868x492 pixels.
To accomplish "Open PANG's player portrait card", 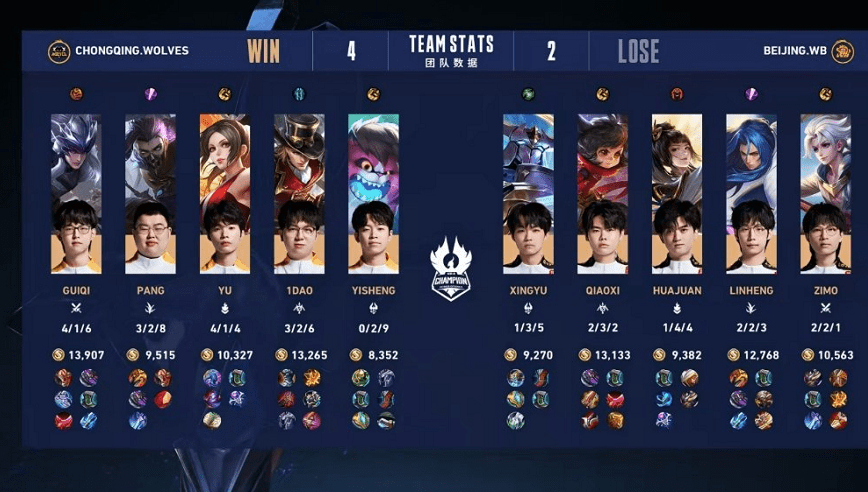I will tap(150, 194).
